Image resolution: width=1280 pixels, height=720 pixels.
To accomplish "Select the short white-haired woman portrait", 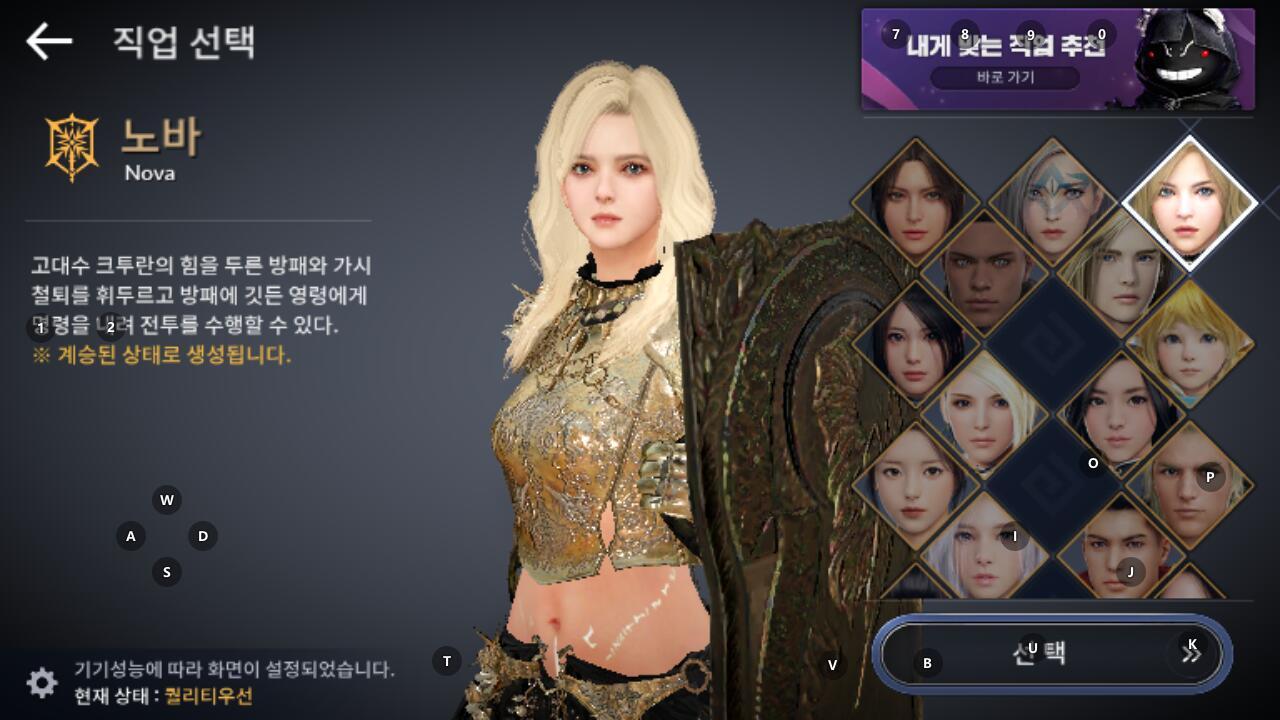I will click(x=984, y=412).
